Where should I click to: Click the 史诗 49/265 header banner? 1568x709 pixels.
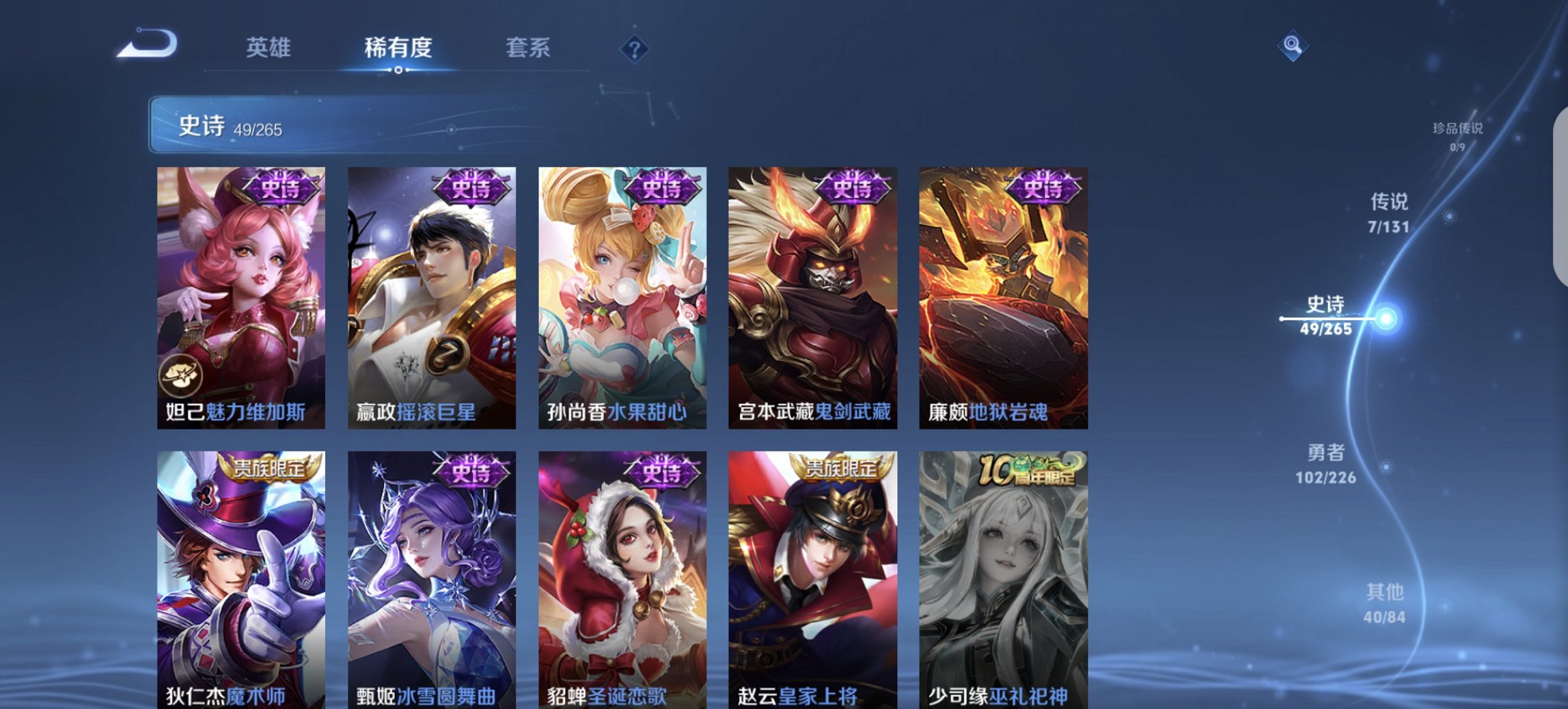tap(301, 127)
